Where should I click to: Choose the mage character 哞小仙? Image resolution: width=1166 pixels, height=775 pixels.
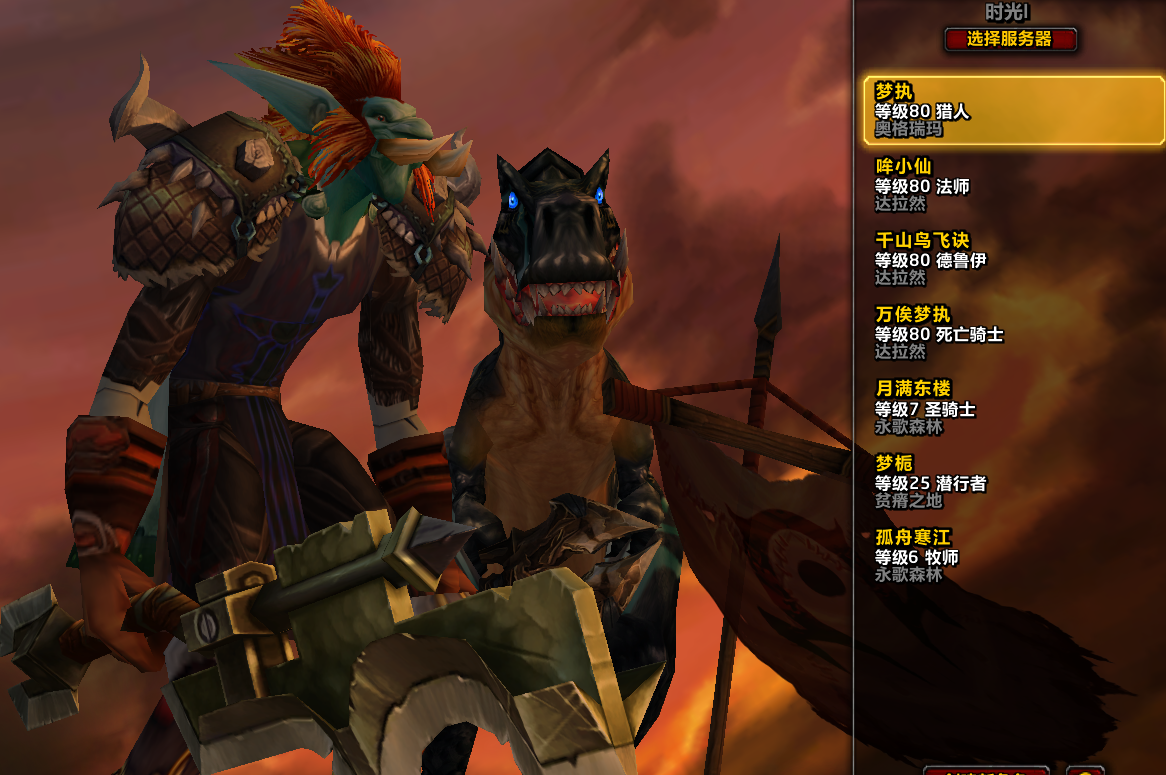1012,185
